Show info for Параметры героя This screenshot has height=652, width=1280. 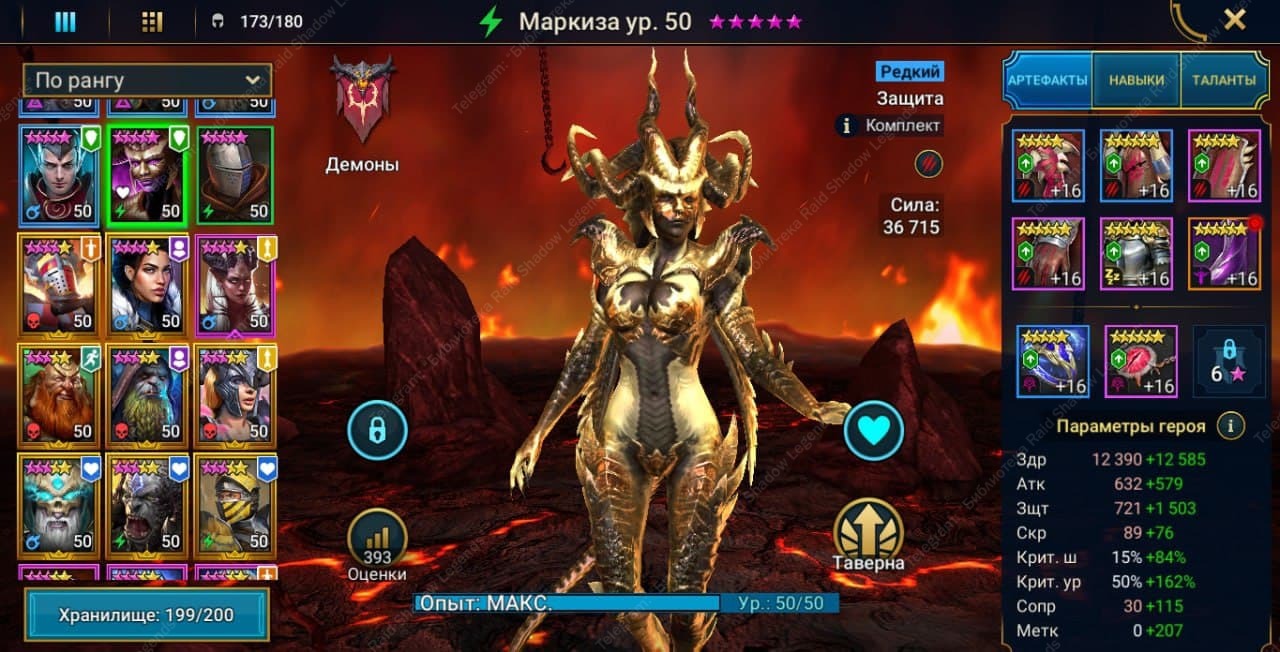[1230, 426]
